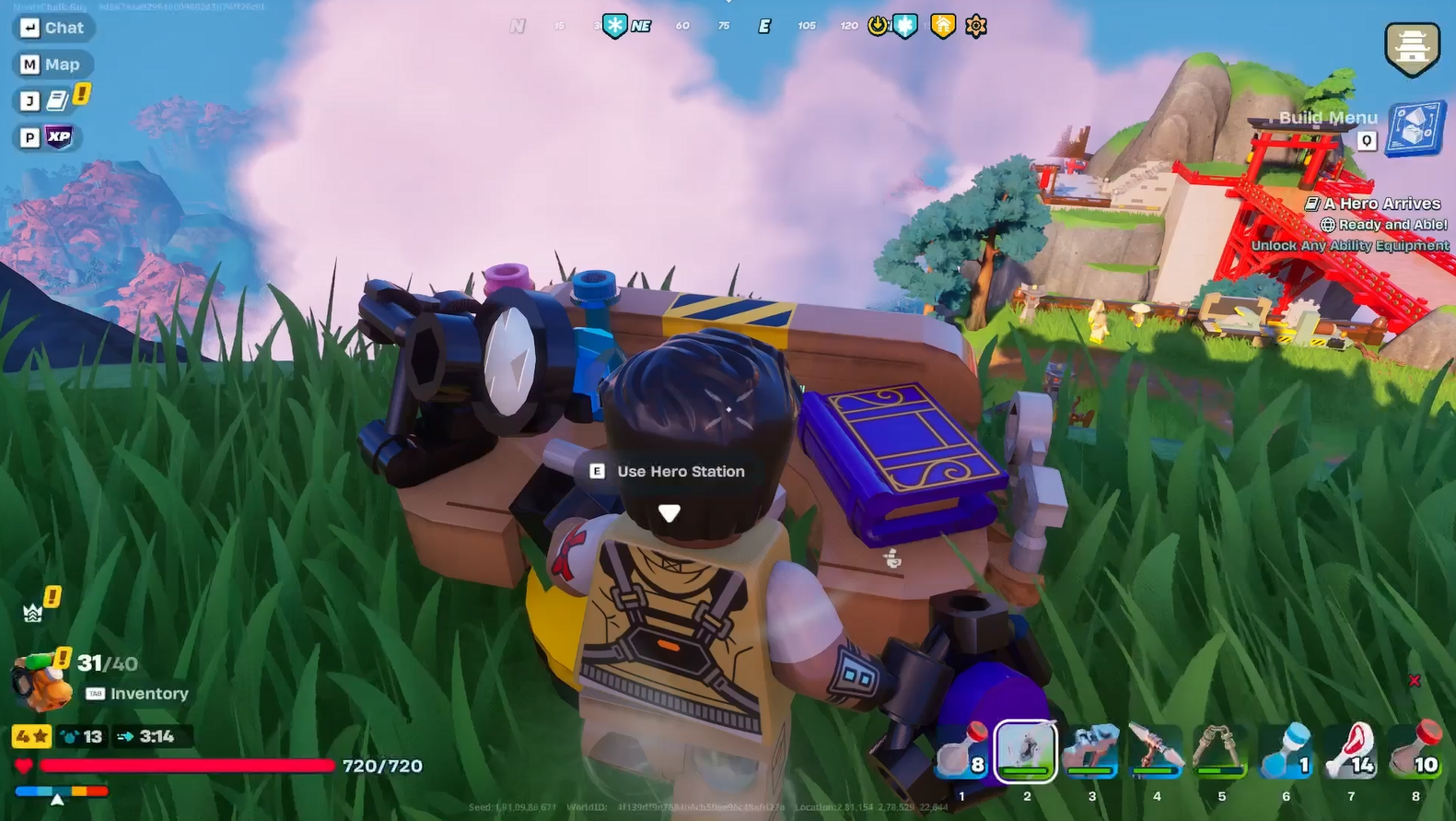Click the exclamation notification above the crown icon
The width and height of the screenshot is (1456, 821).
(52, 597)
